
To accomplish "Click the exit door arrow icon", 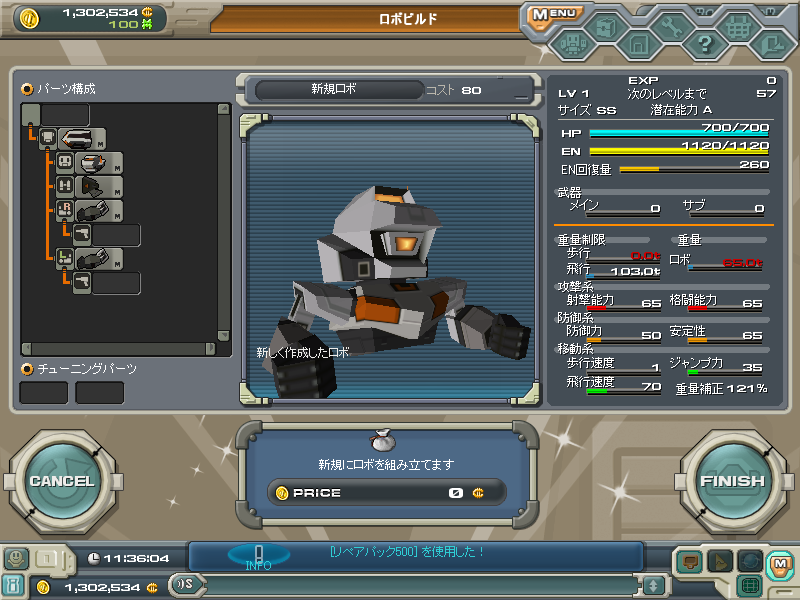I will pyautogui.click(x=771, y=43).
